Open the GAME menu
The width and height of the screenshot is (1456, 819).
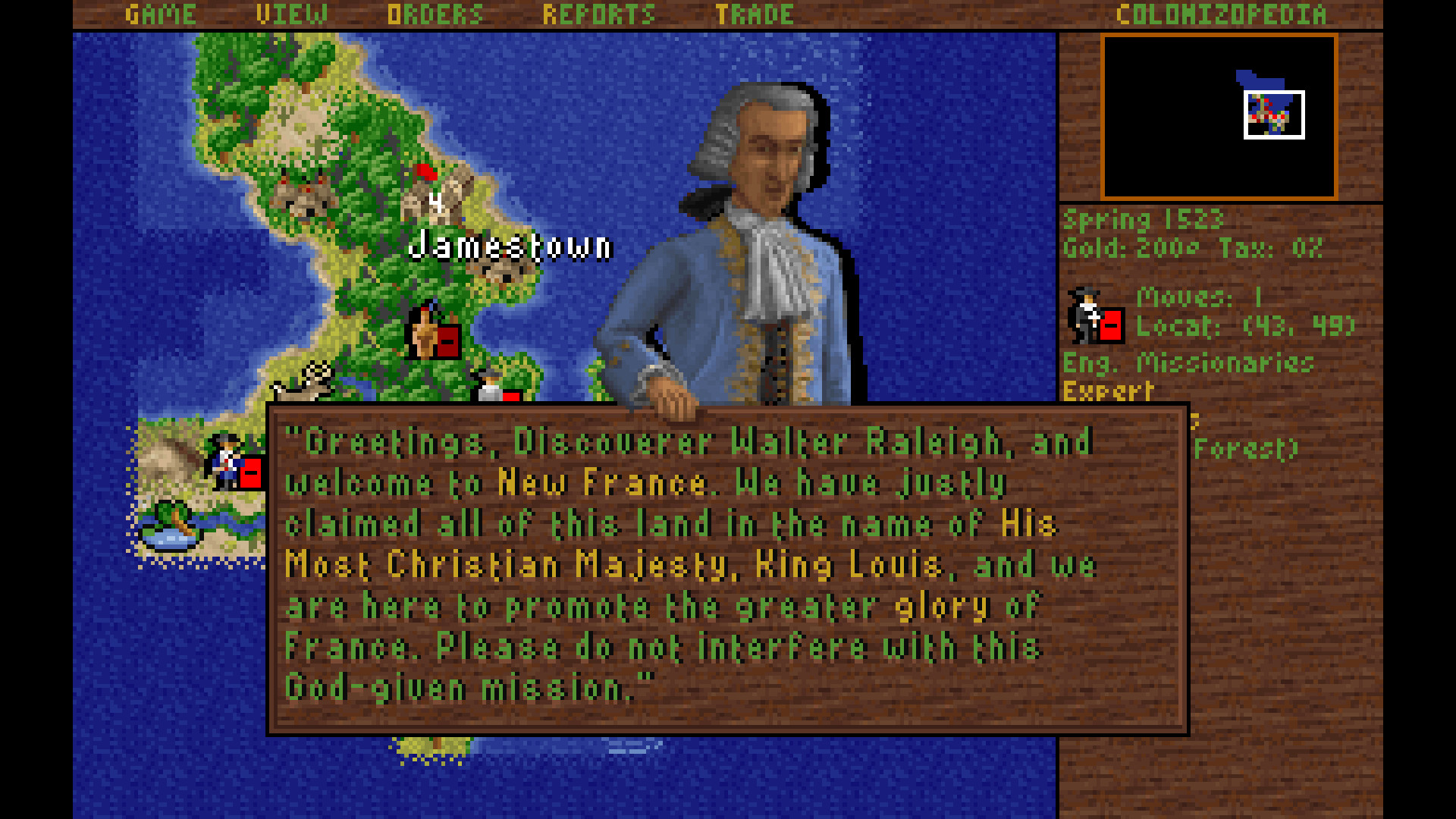(161, 13)
